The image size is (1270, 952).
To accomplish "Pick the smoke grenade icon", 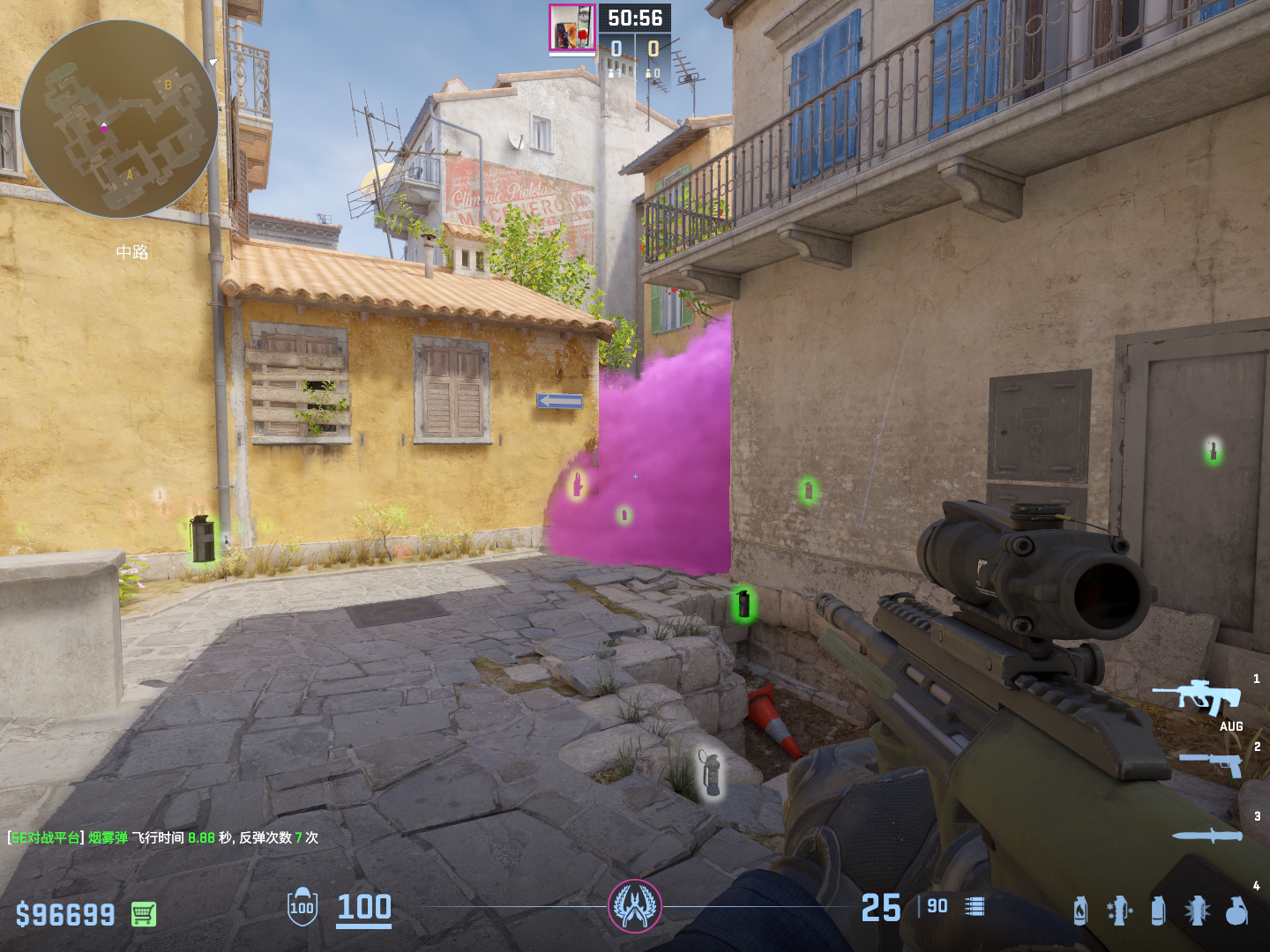I will coord(1158,911).
